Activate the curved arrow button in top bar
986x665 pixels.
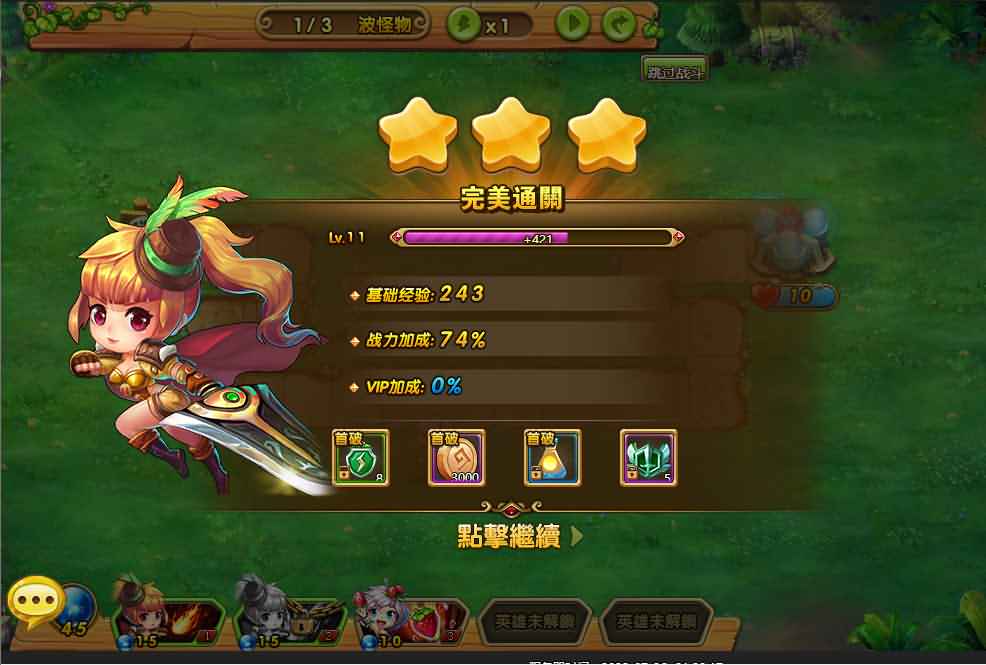point(619,24)
